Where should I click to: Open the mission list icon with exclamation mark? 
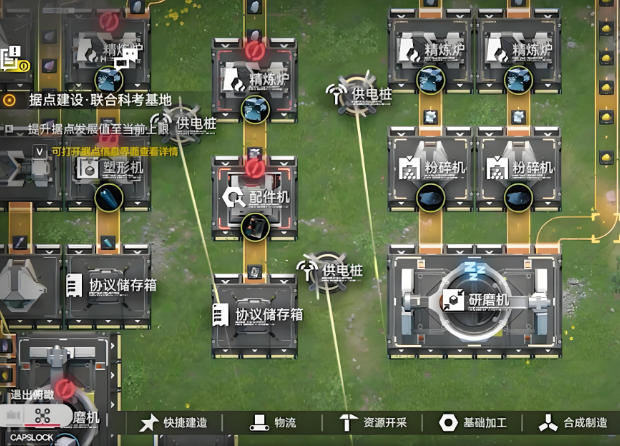[x=13, y=59]
